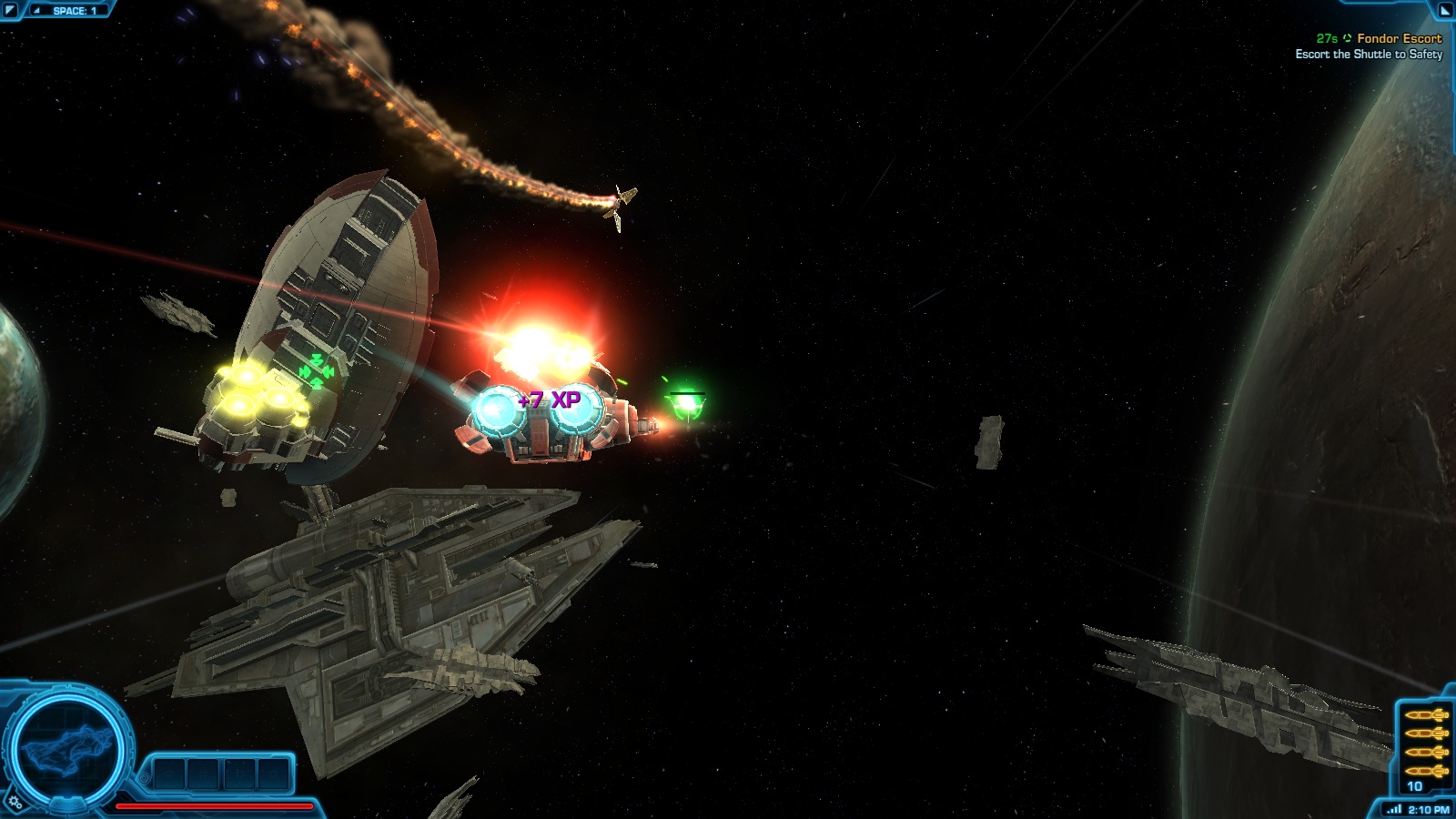Click the ship hologram in the radar display
This screenshot has height=819, width=1456.
tap(67, 749)
